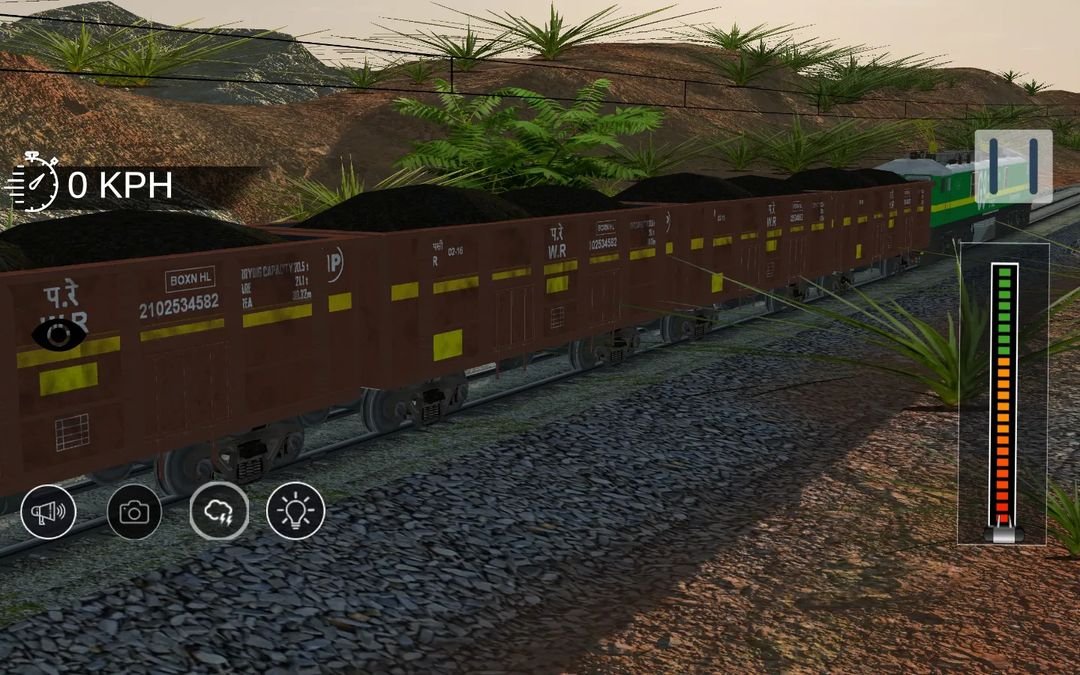Viewport: 1080px width, 675px height.
Task: Toggle the weather storm cloud button
Action: [219, 511]
